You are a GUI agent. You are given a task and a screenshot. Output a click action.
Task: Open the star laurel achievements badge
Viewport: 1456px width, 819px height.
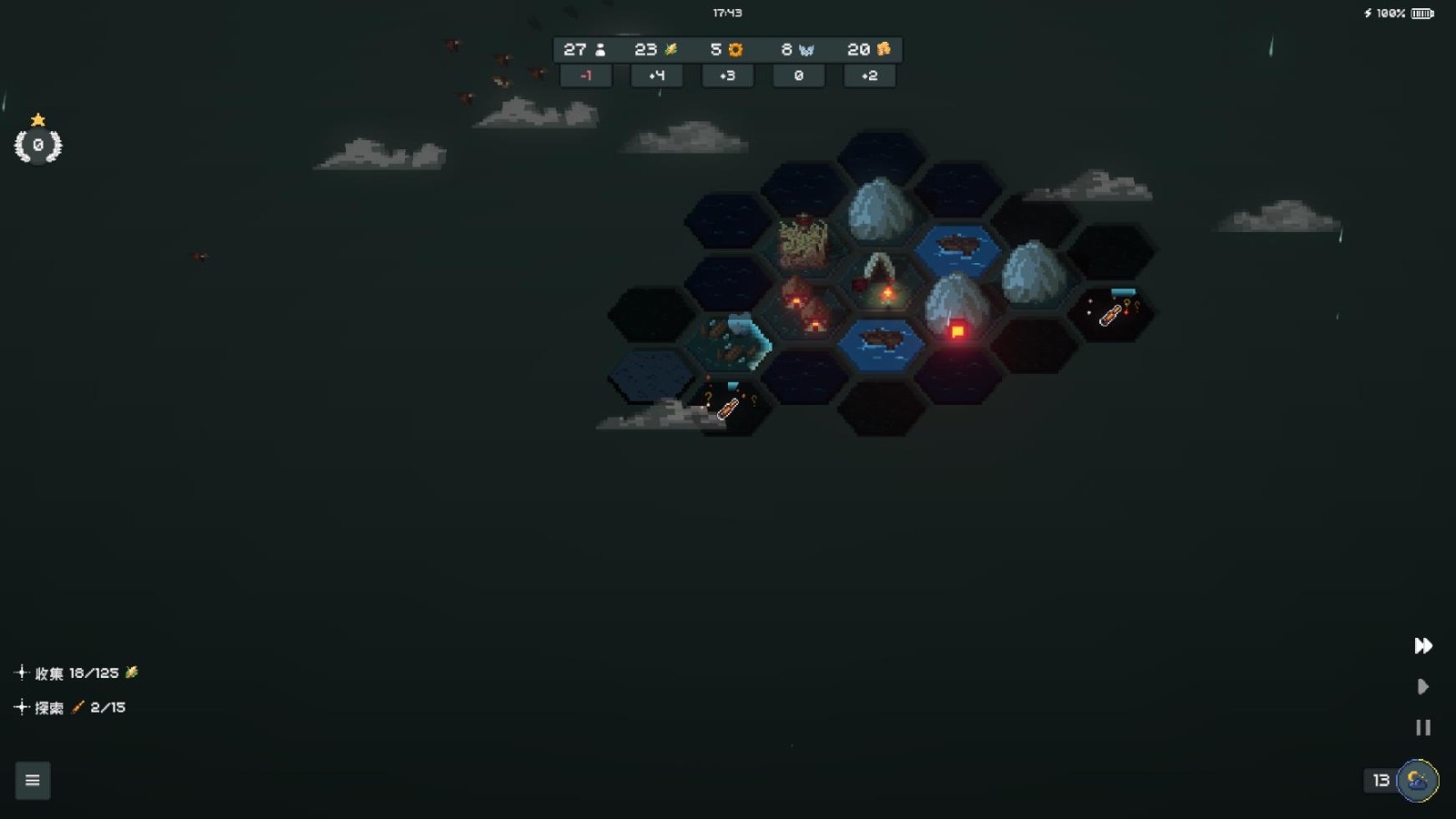pos(38,144)
